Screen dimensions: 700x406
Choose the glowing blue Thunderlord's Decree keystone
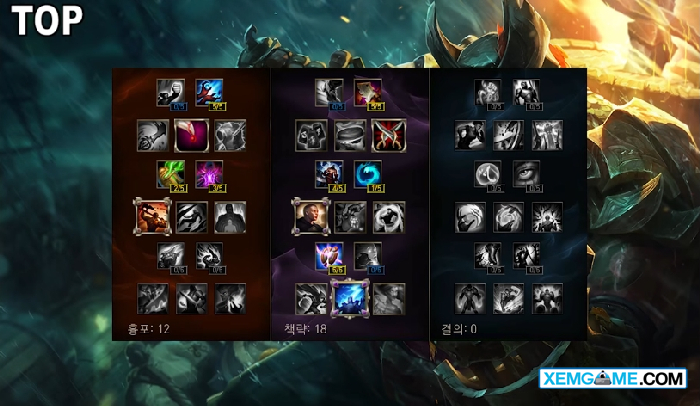pyautogui.click(x=349, y=297)
